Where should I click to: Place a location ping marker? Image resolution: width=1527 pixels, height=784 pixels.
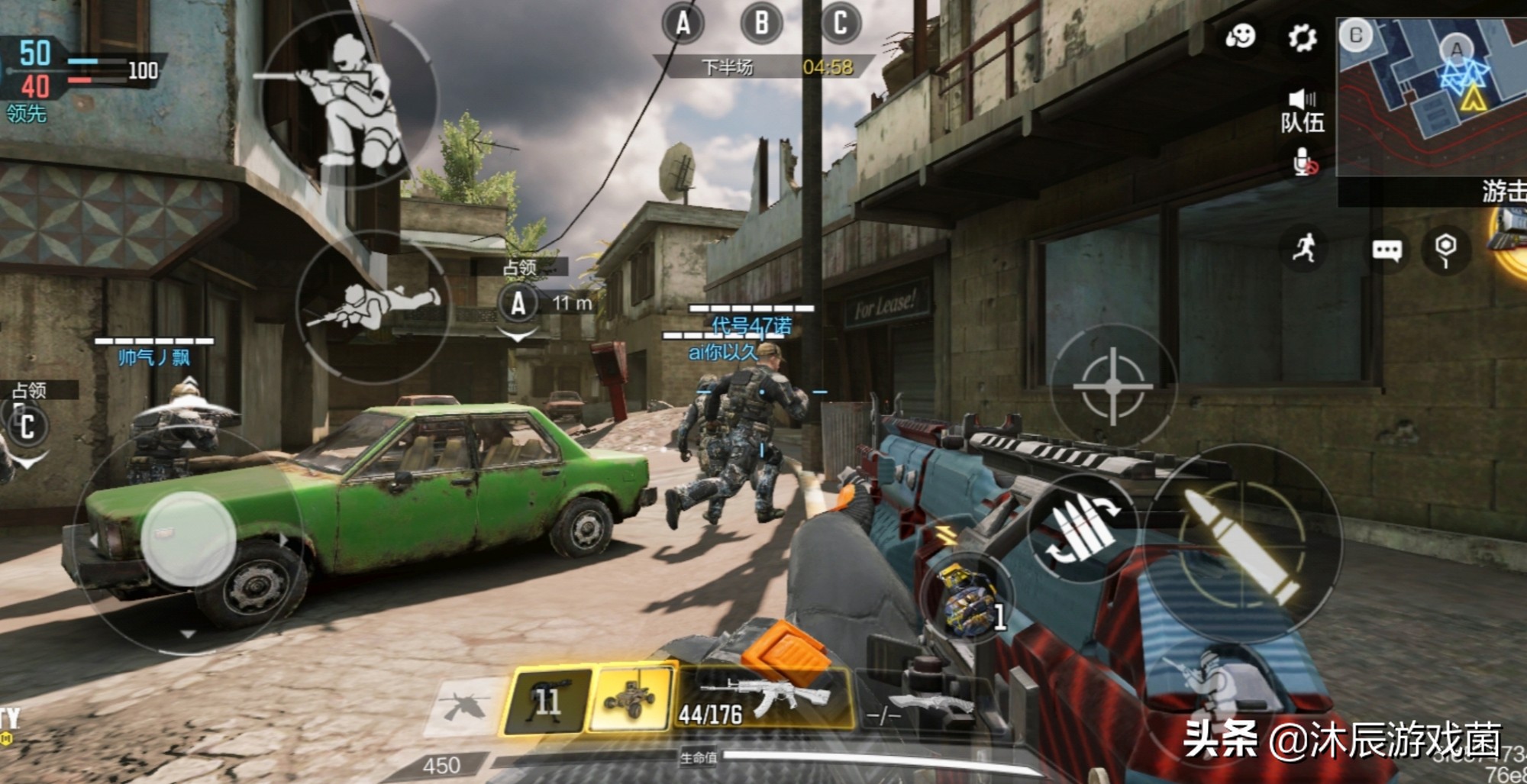(x=1445, y=249)
